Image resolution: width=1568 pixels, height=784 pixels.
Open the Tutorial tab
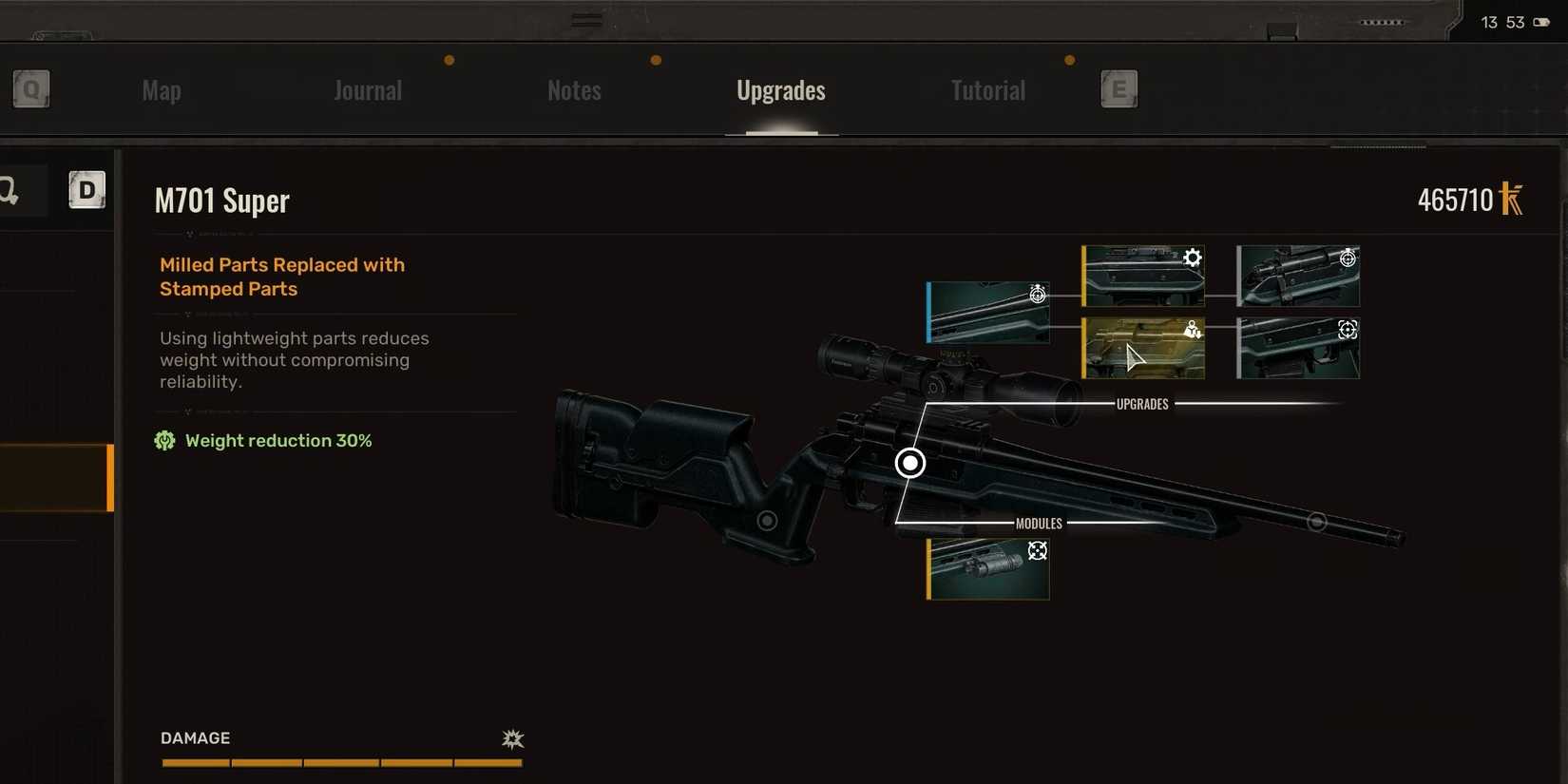pyautogui.click(x=988, y=90)
